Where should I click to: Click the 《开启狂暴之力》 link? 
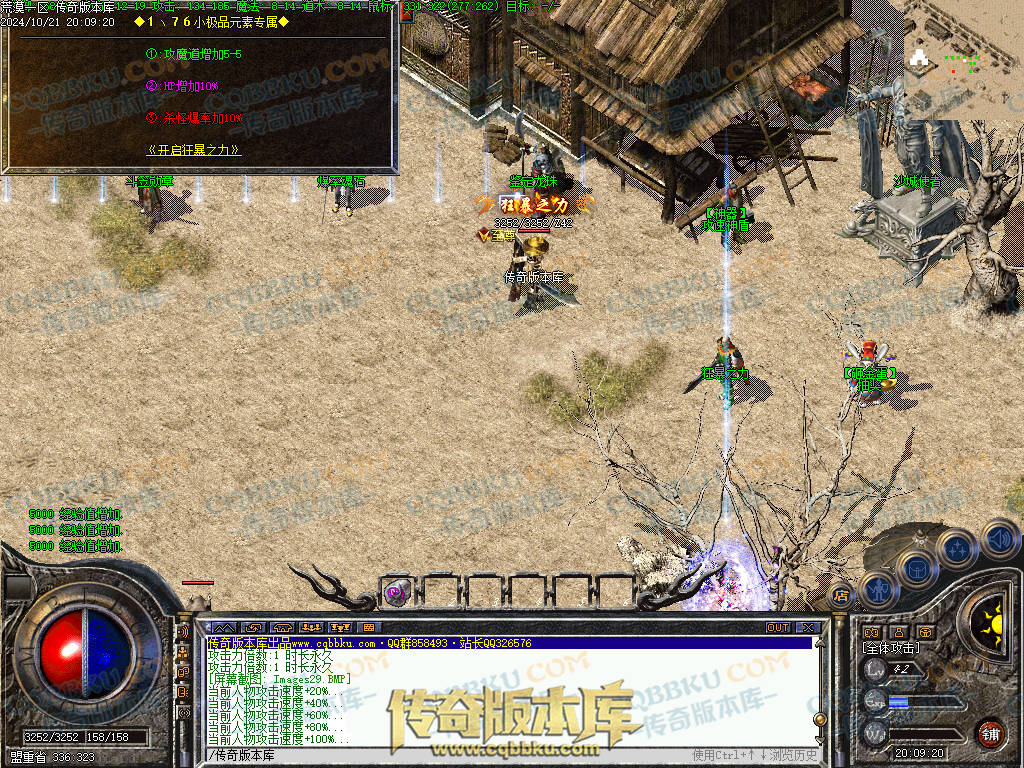coord(194,150)
